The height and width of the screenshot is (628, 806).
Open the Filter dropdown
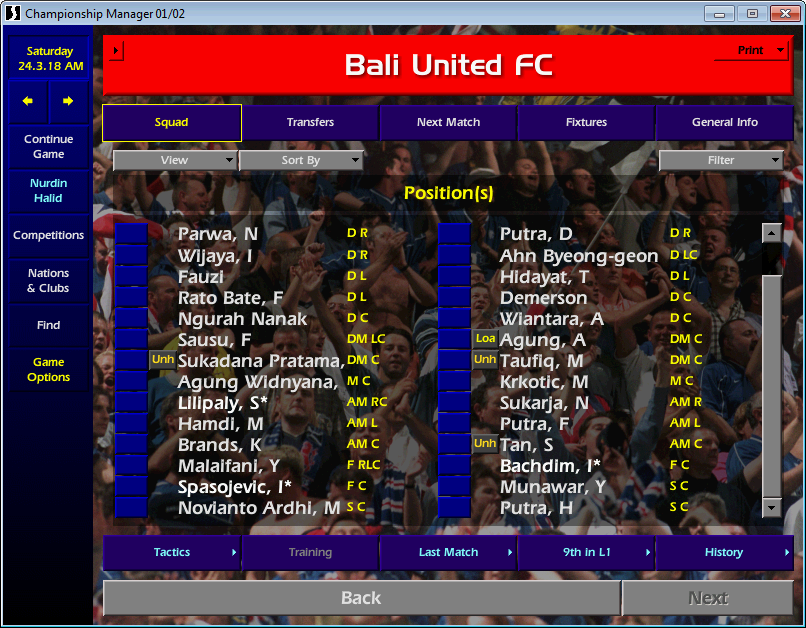[721, 160]
